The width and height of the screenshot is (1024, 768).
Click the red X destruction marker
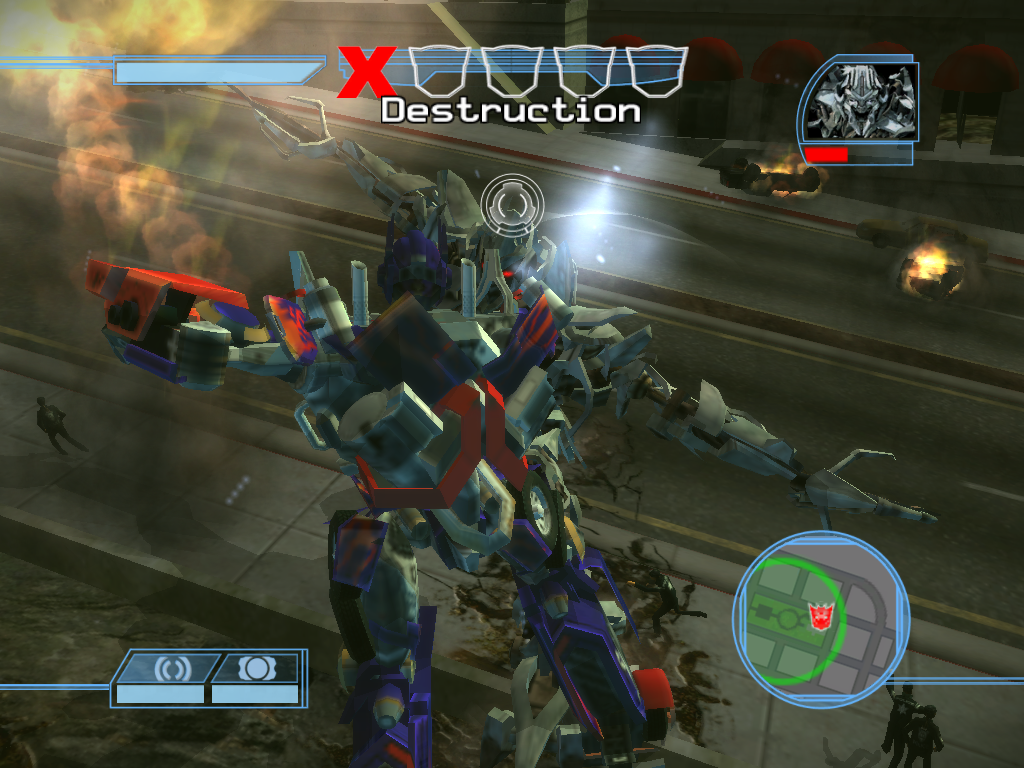(365, 73)
